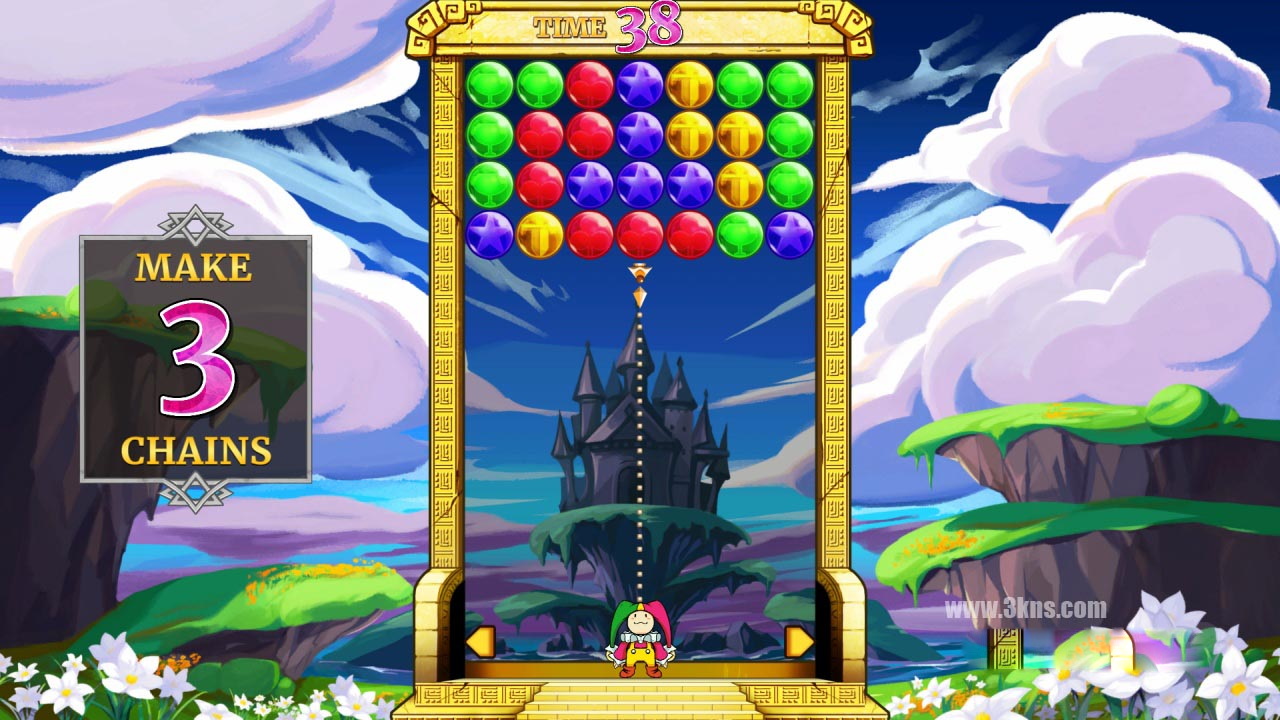
Task: Select the yellow bubble in the bottom row
Action: pyautogui.click(x=540, y=235)
